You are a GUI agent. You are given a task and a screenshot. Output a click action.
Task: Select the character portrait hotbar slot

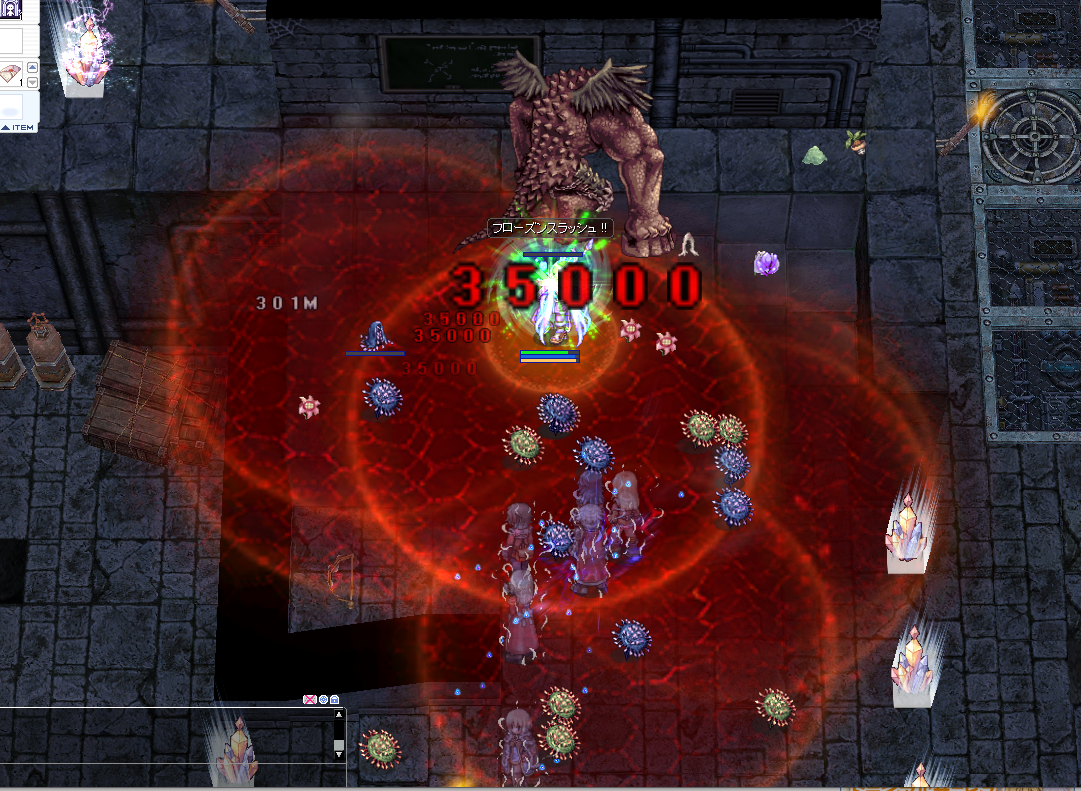click(x=10, y=10)
